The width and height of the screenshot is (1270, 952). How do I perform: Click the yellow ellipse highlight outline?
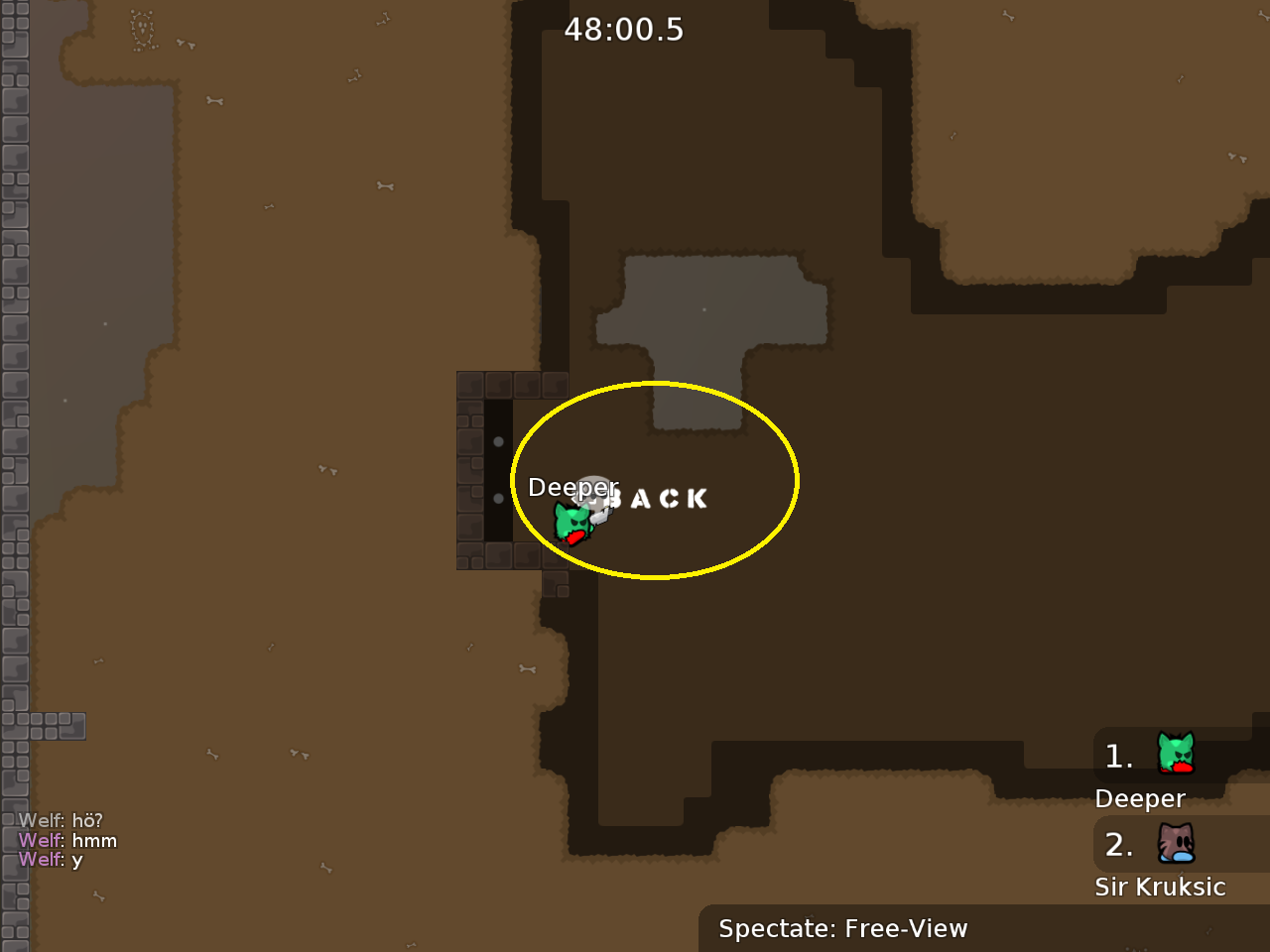[x=655, y=385]
